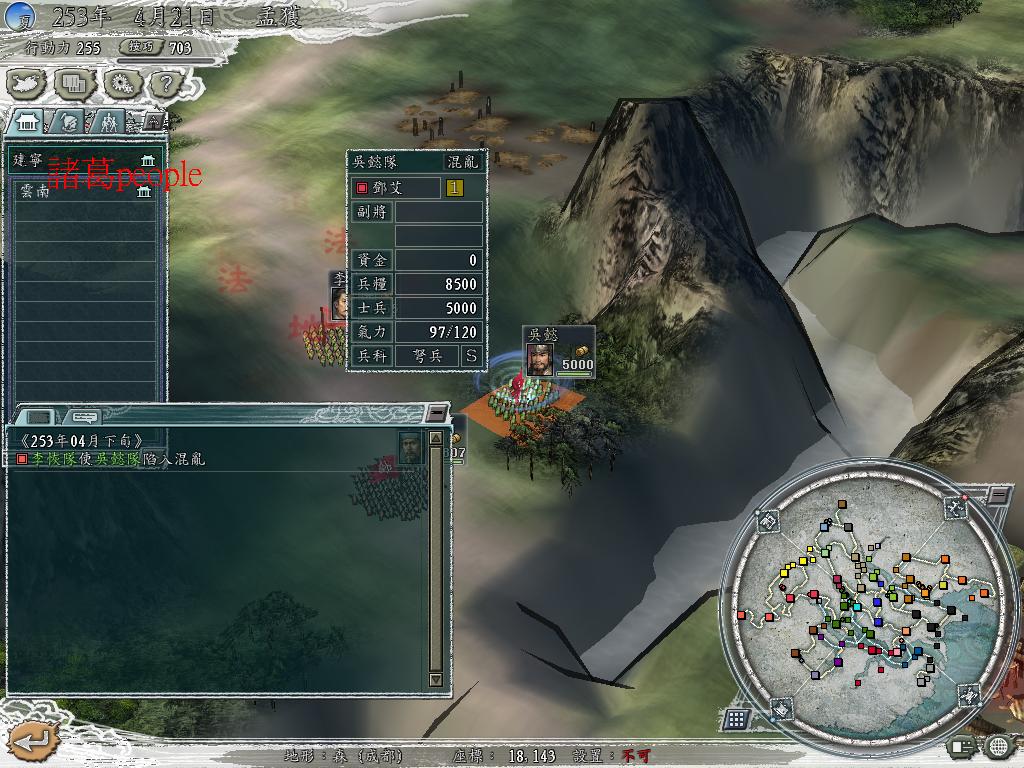Switch to the officer helmet tab

[68, 122]
